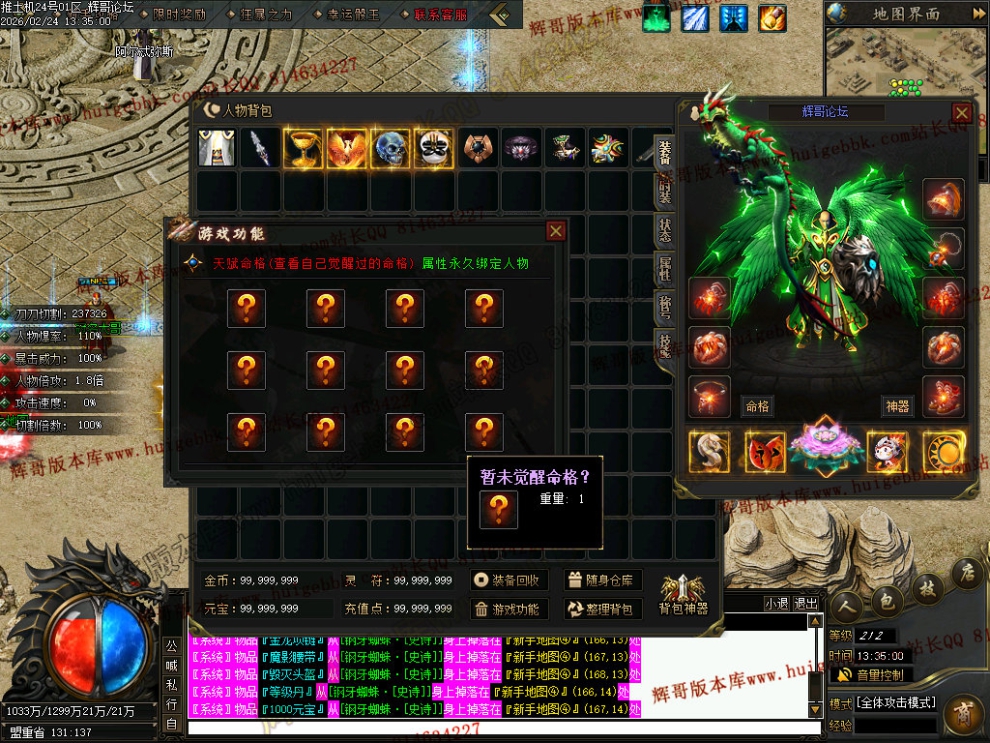Switch to the 时装 costume tab
Screen dimensions: 990x743
pyautogui.click(x=665, y=188)
